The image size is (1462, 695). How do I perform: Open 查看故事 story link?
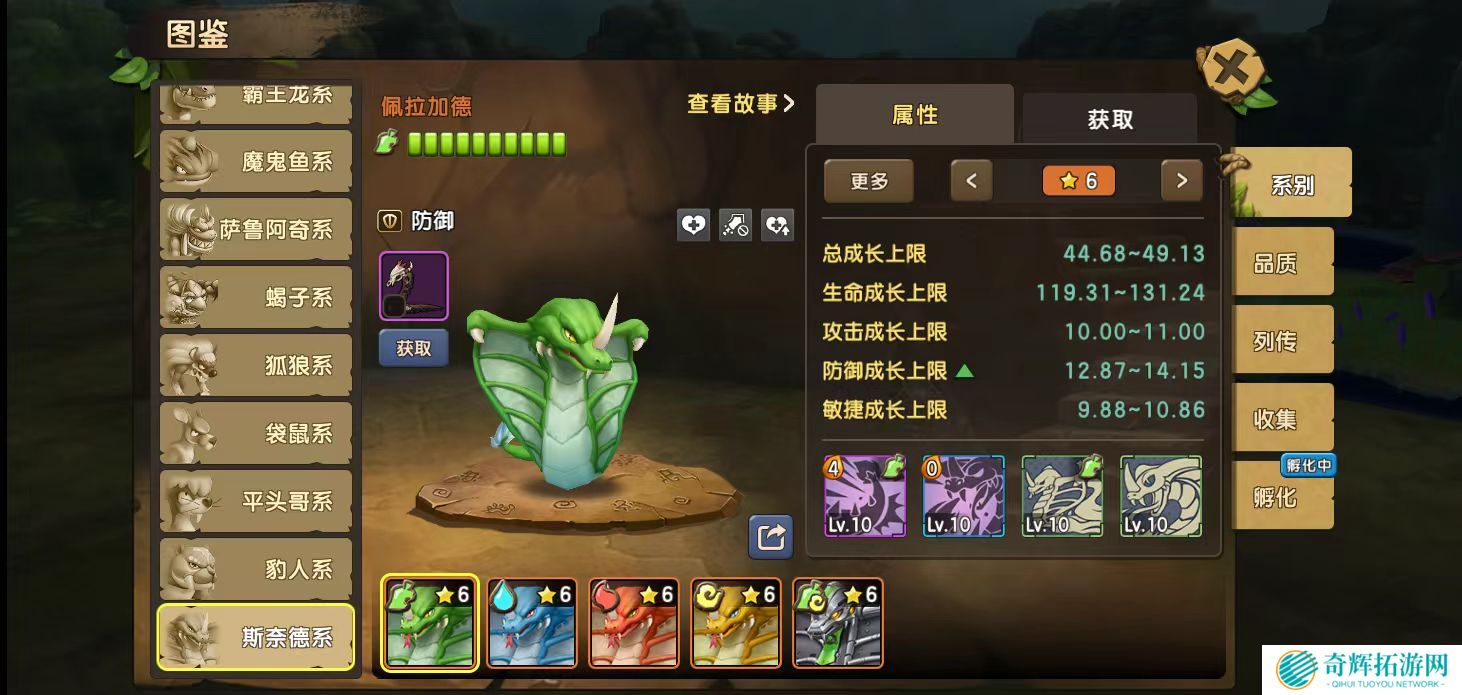(x=740, y=103)
